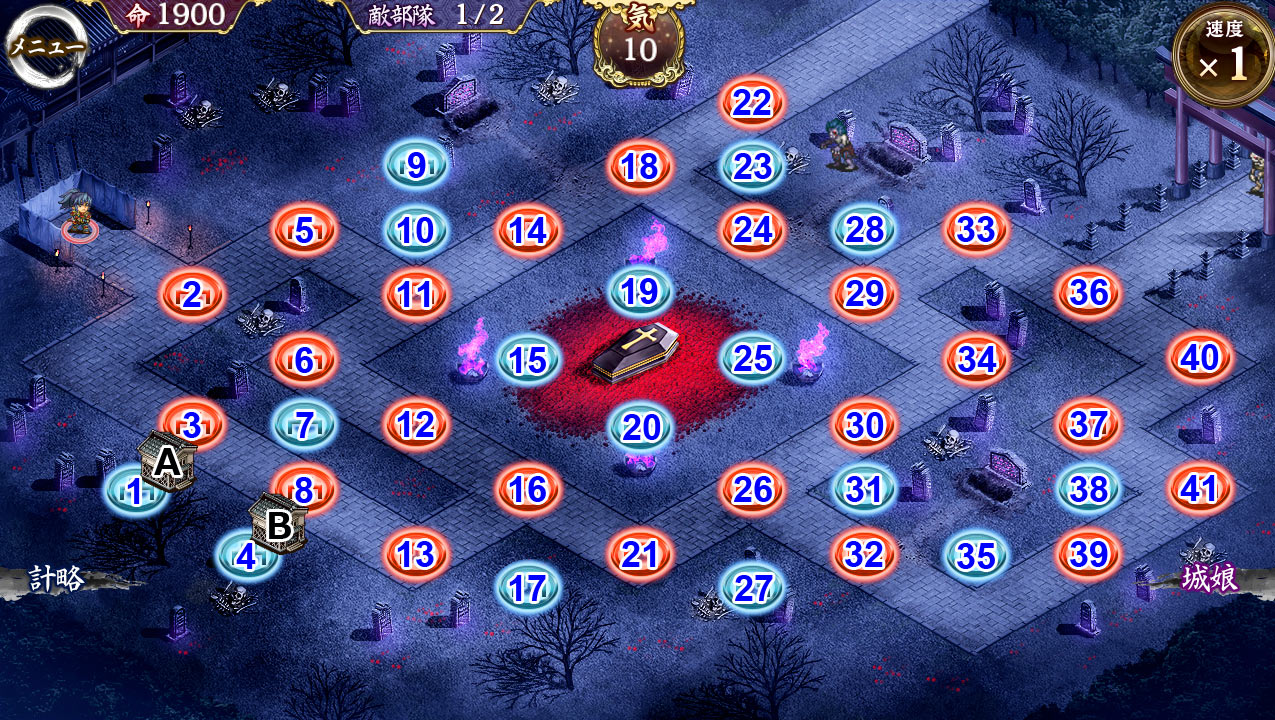1275x720 pixels.
Task: Click blue placement tile 35
Action: [976, 556]
